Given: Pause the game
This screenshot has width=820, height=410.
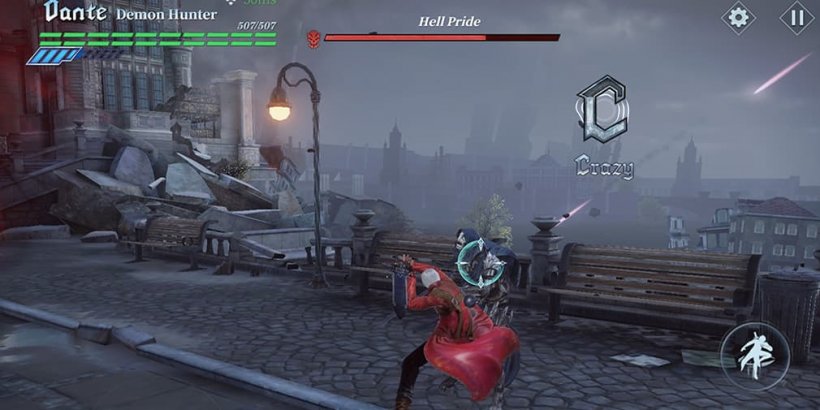Looking at the screenshot, I should [x=797, y=17].
